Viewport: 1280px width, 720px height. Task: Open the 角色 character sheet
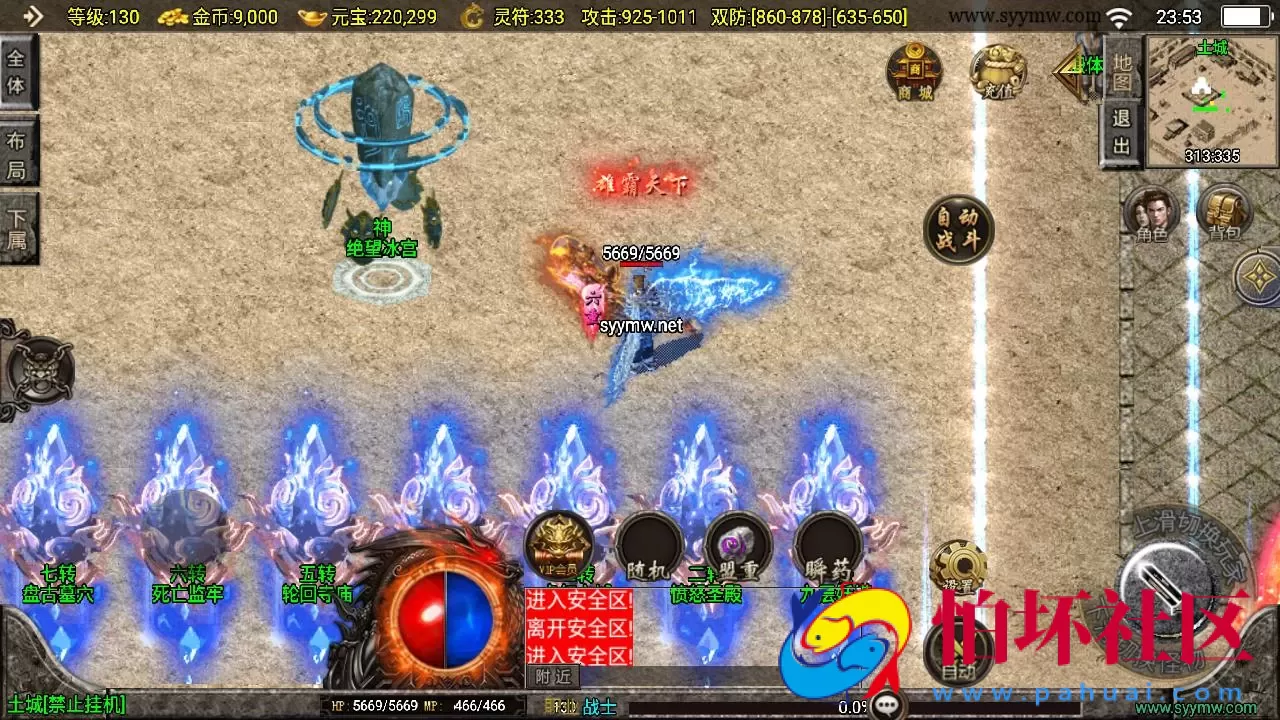tap(1151, 214)
